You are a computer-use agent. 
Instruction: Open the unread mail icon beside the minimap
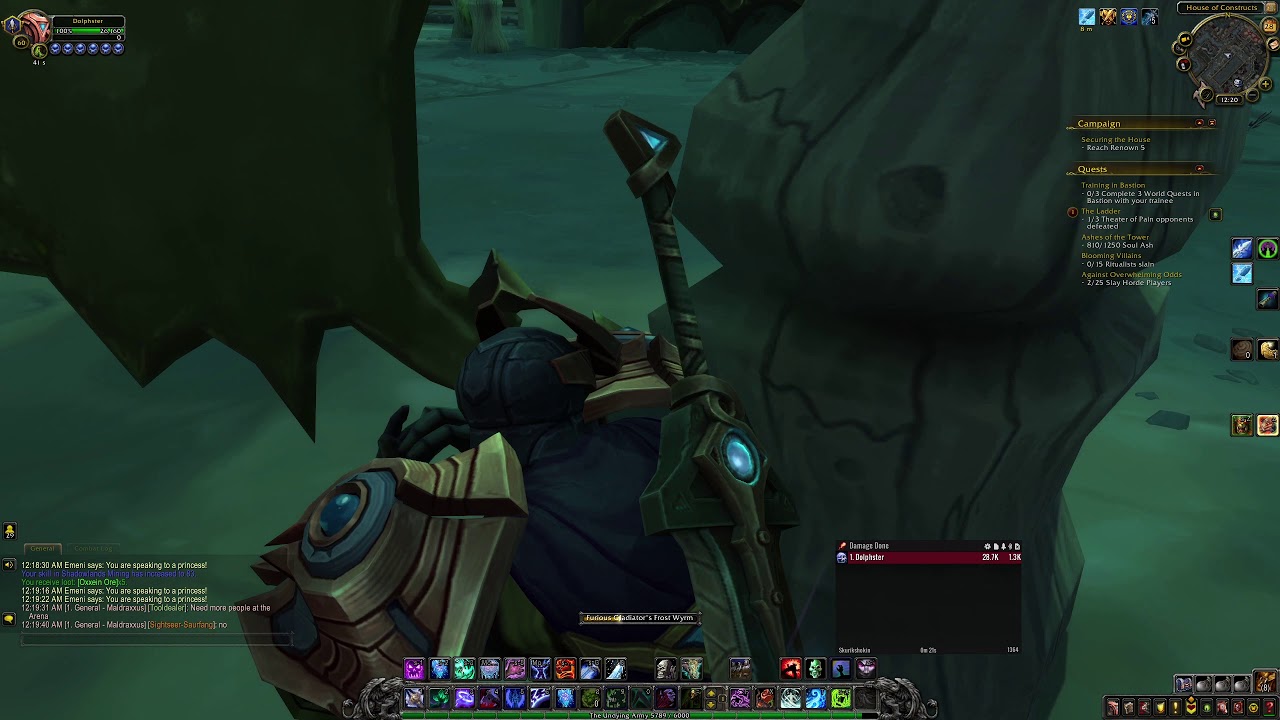coord(1272,44)
